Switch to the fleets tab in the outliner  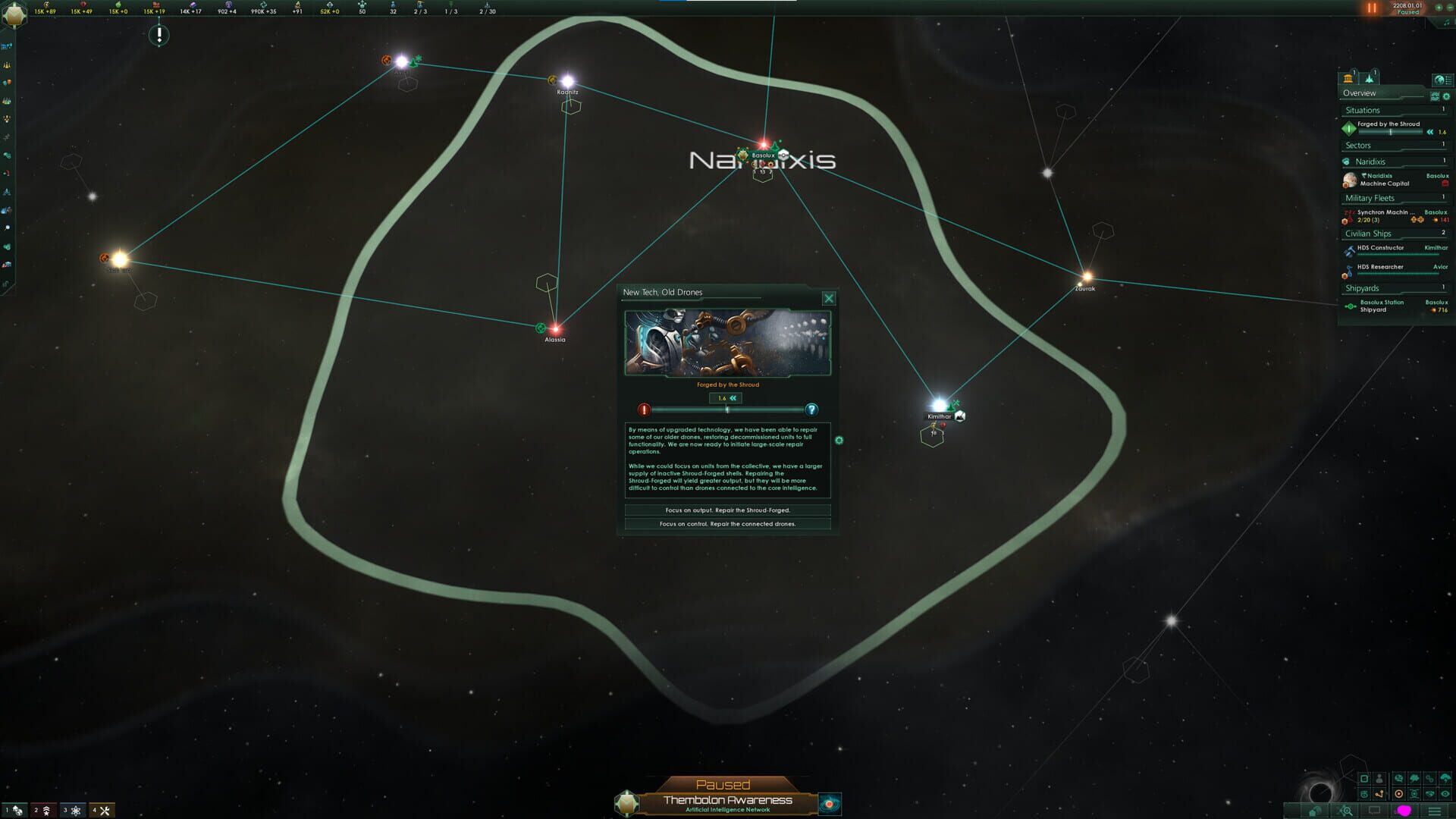1370,79
